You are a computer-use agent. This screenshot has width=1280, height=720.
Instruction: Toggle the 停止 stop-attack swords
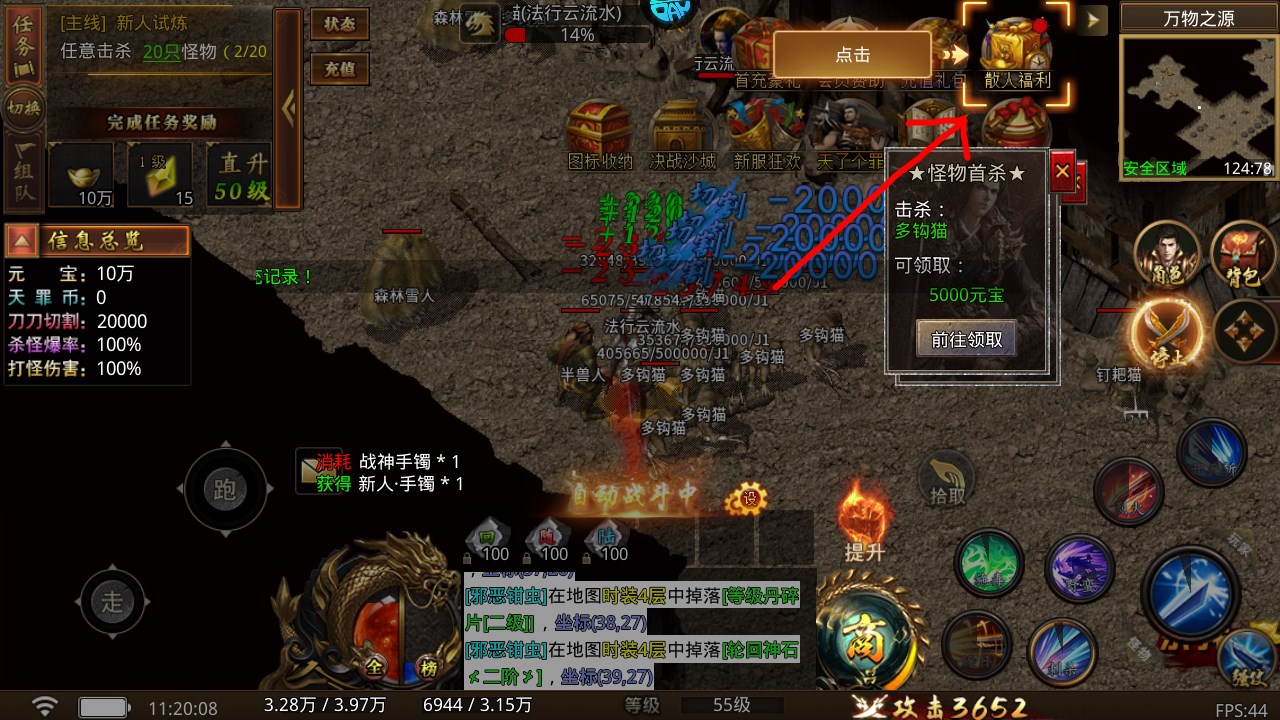[x=1166, y=331]
